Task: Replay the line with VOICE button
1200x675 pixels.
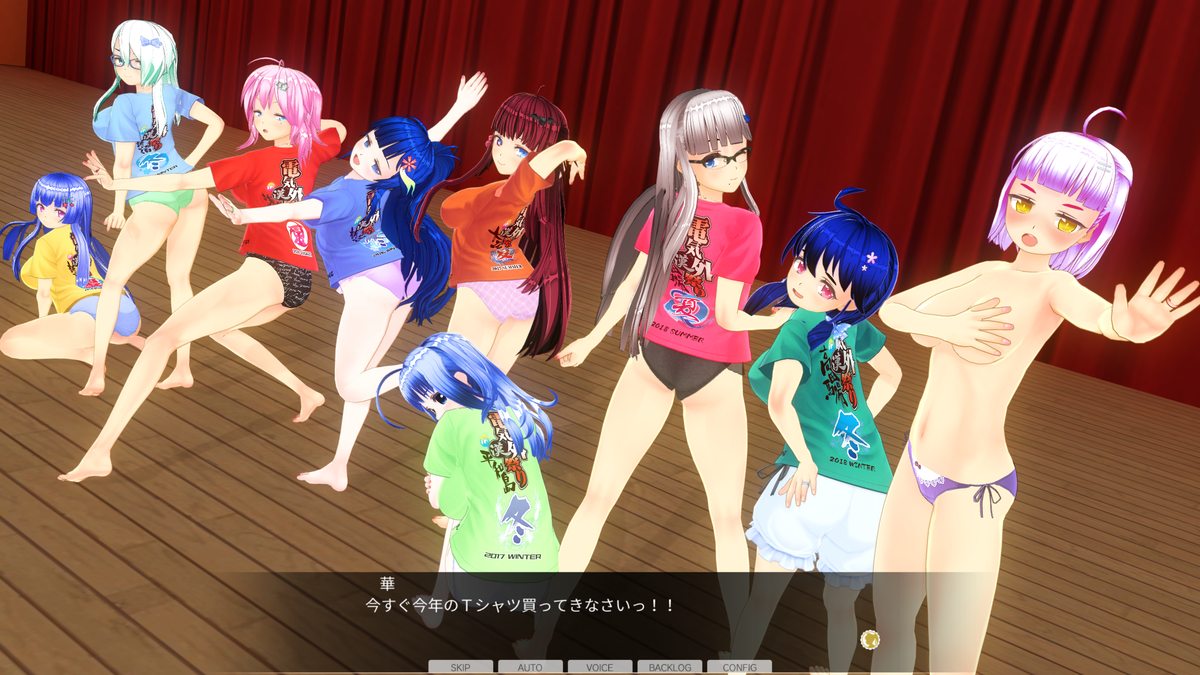Action: pyautogui.click(x=600, y=667)
